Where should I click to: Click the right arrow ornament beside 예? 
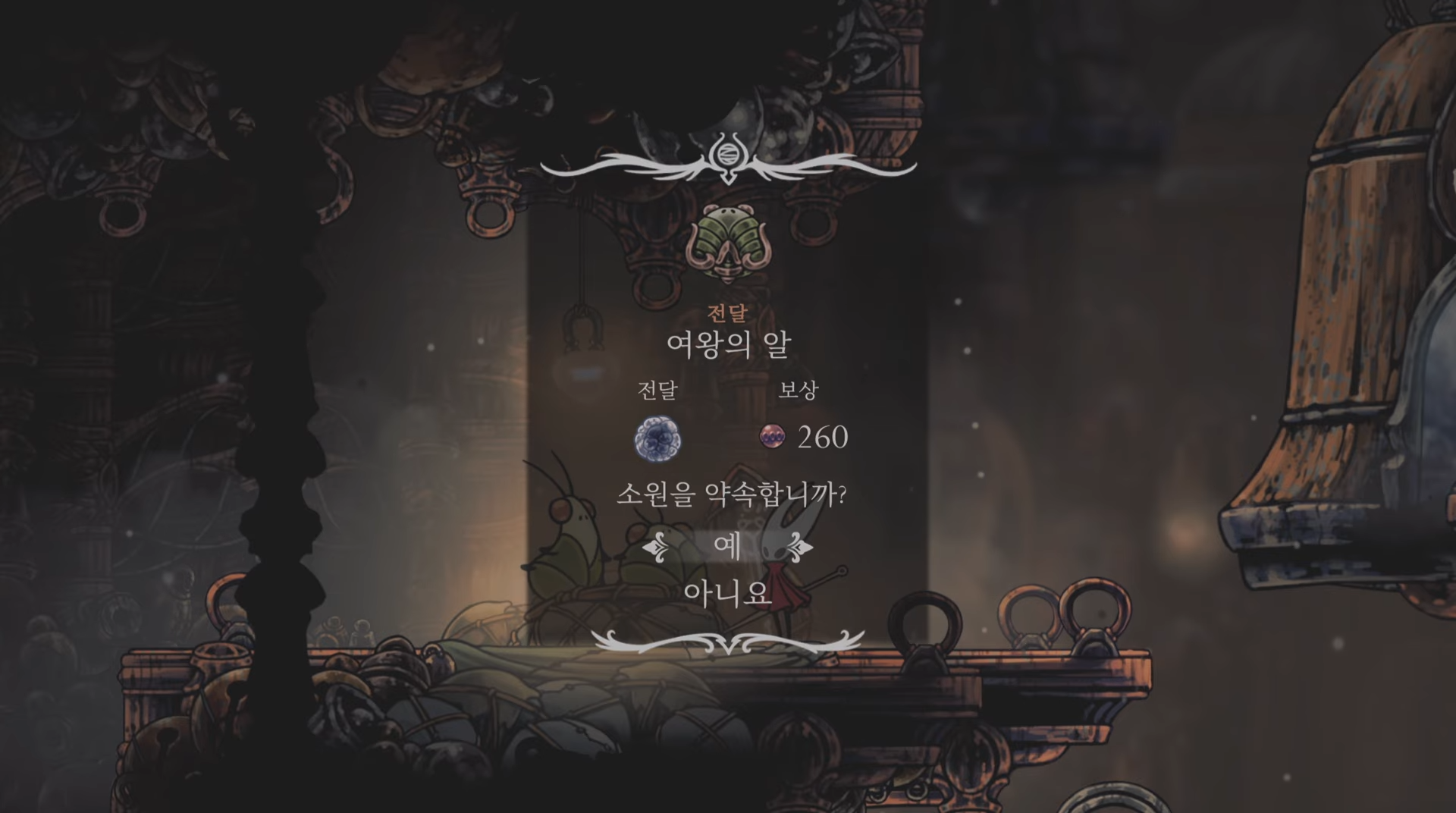(799, 548)
